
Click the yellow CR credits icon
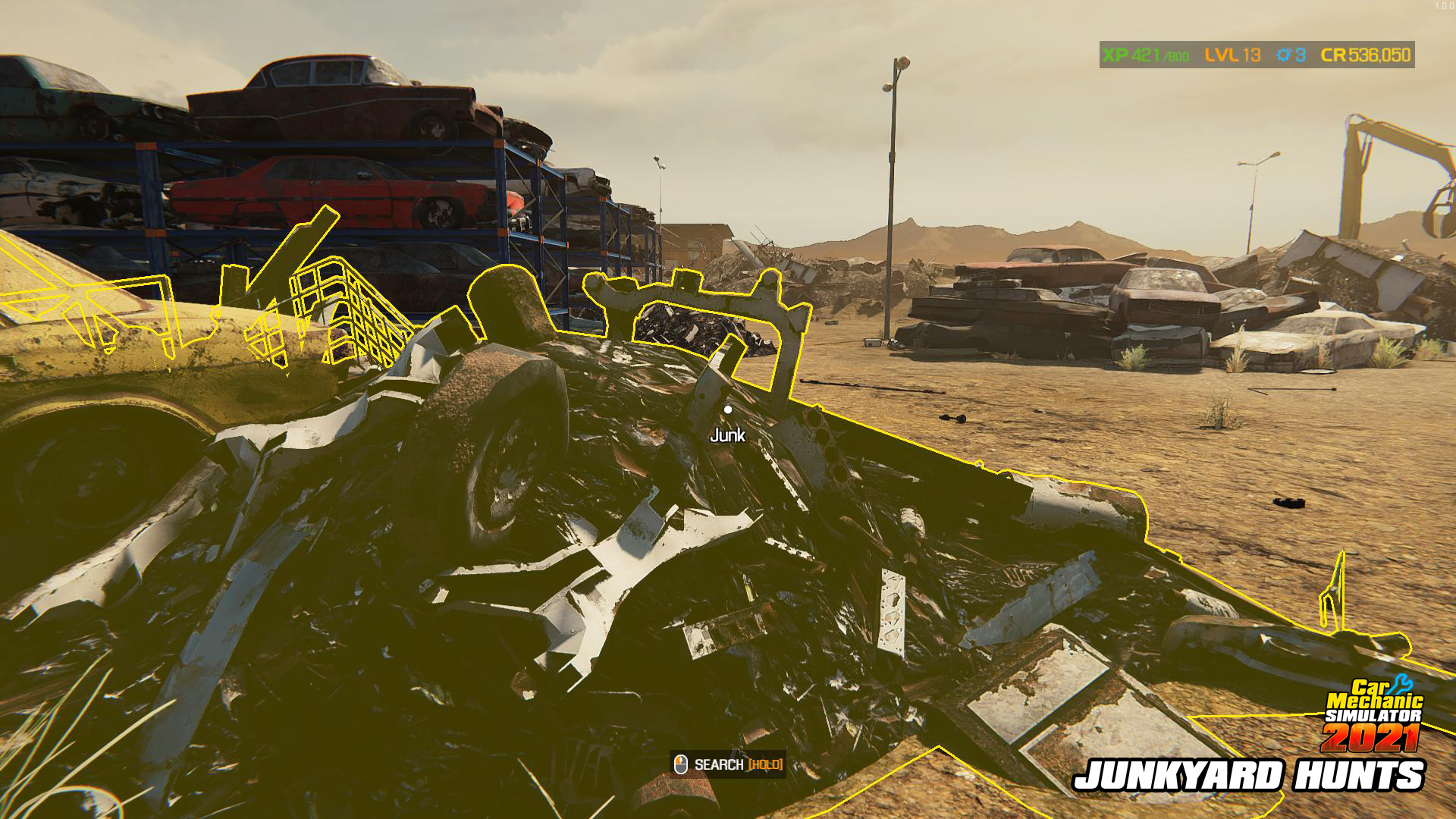[x=1333, y=55]
